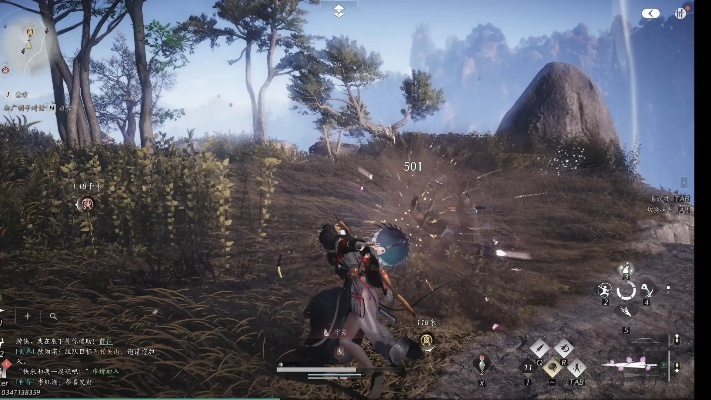Activate the G diamond skill icon
This screenshot has width=711, height=400.
(x=539, y=349)
